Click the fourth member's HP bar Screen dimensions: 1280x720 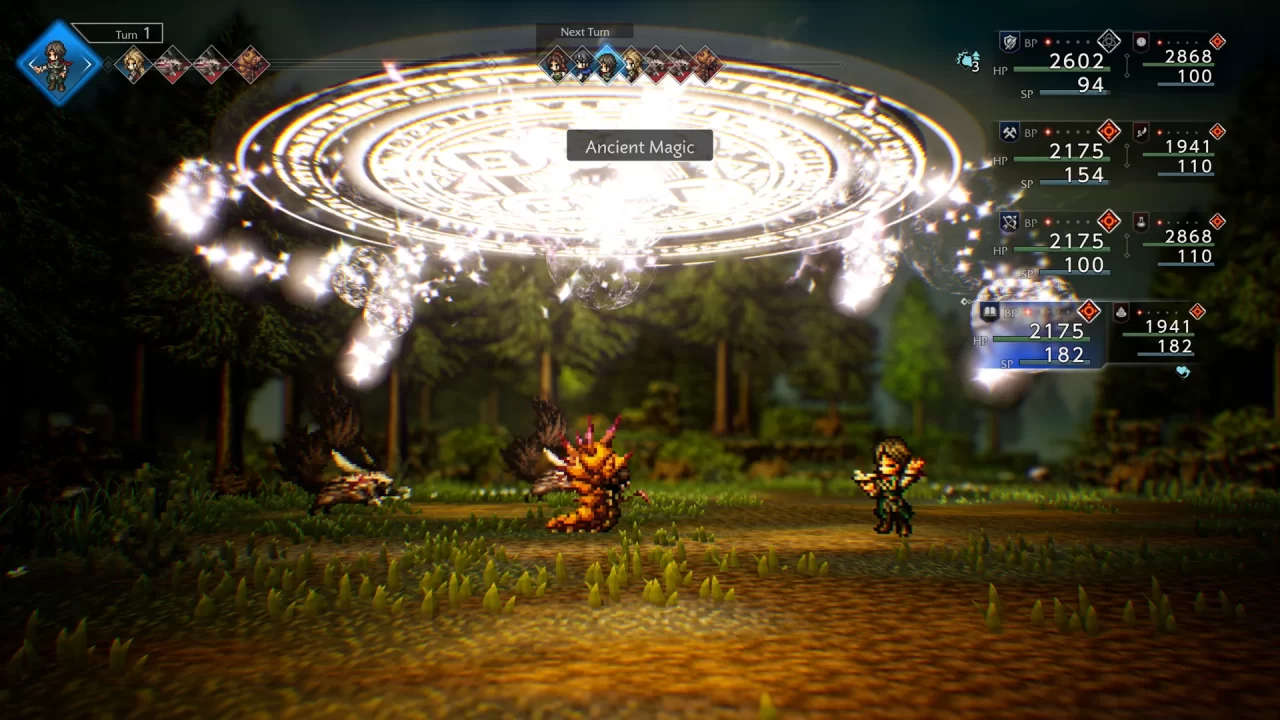click(1042, 337)
